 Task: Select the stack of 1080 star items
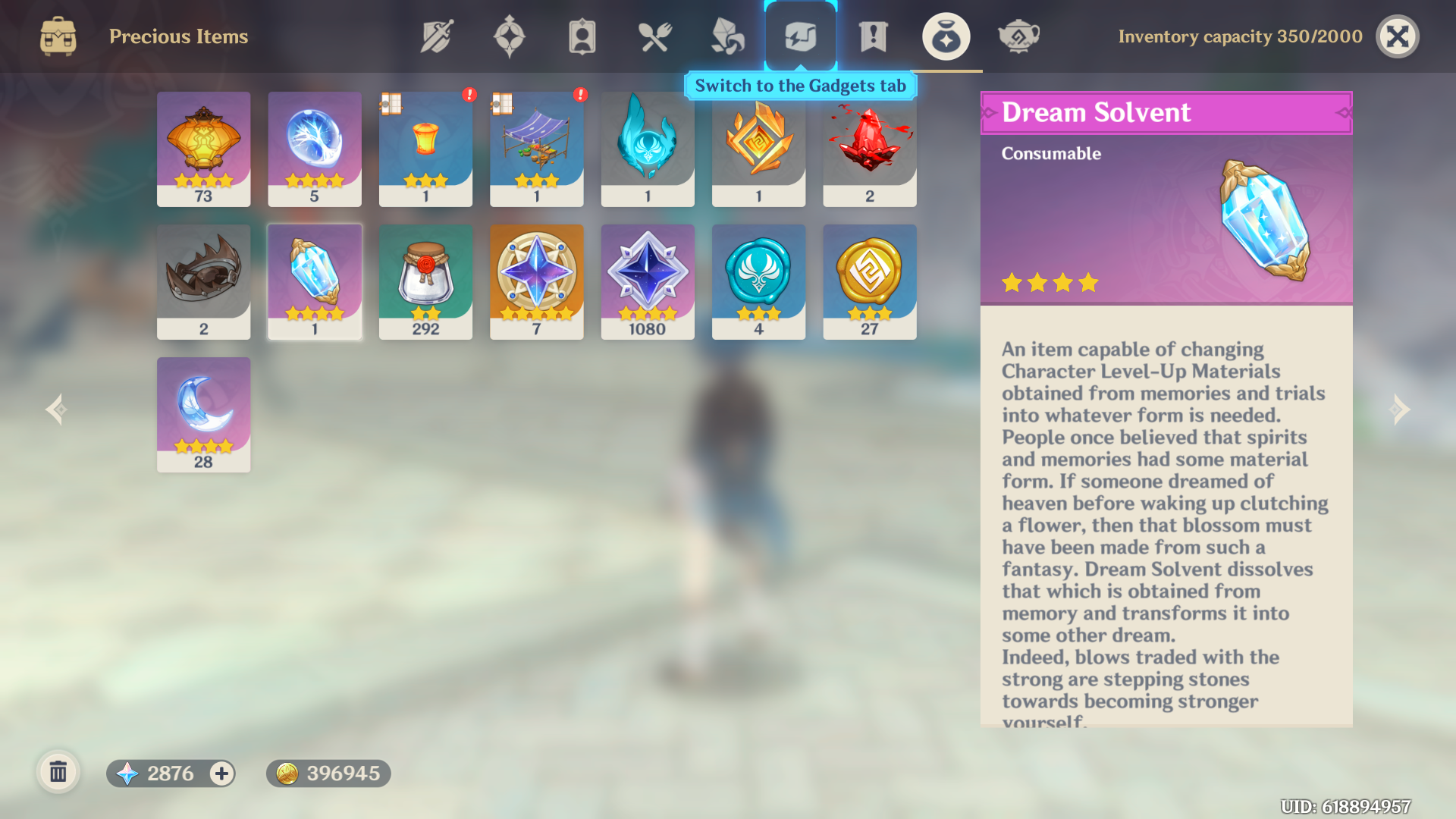pyautogui.click(x=647, y=281)
